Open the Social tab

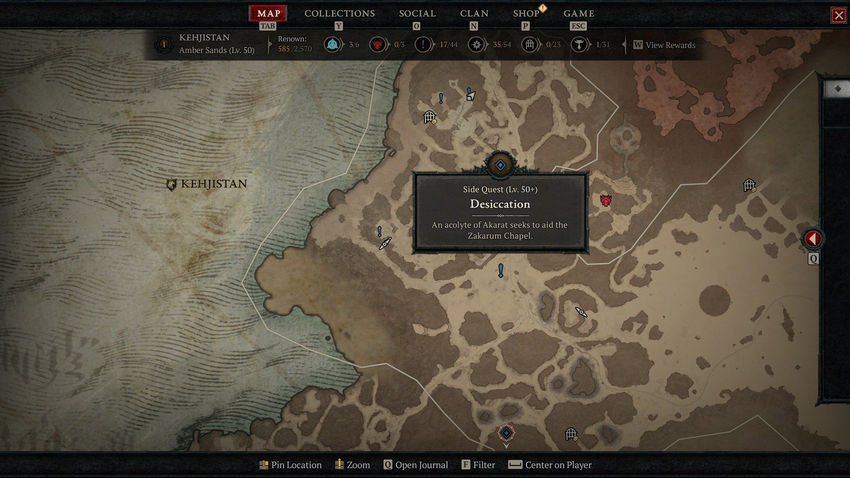coord(417,14)
